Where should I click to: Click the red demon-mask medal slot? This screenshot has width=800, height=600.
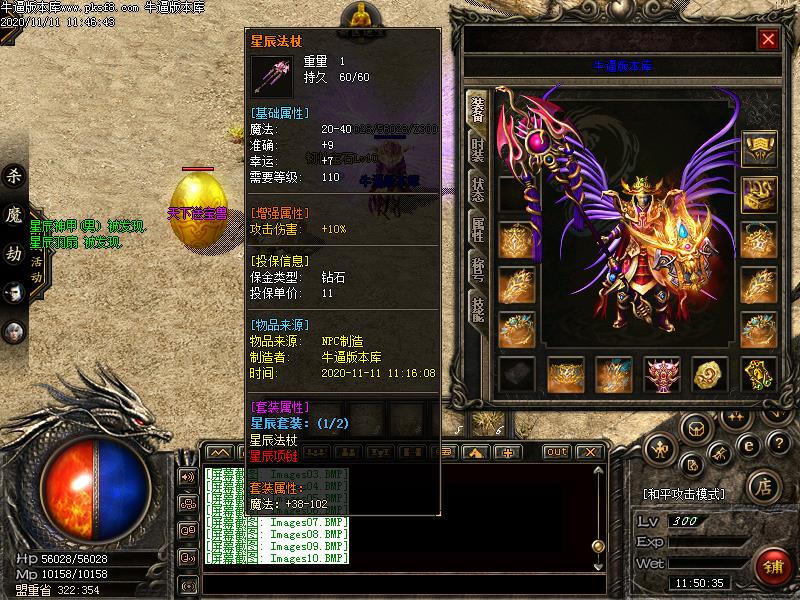[x=662, y=375]
